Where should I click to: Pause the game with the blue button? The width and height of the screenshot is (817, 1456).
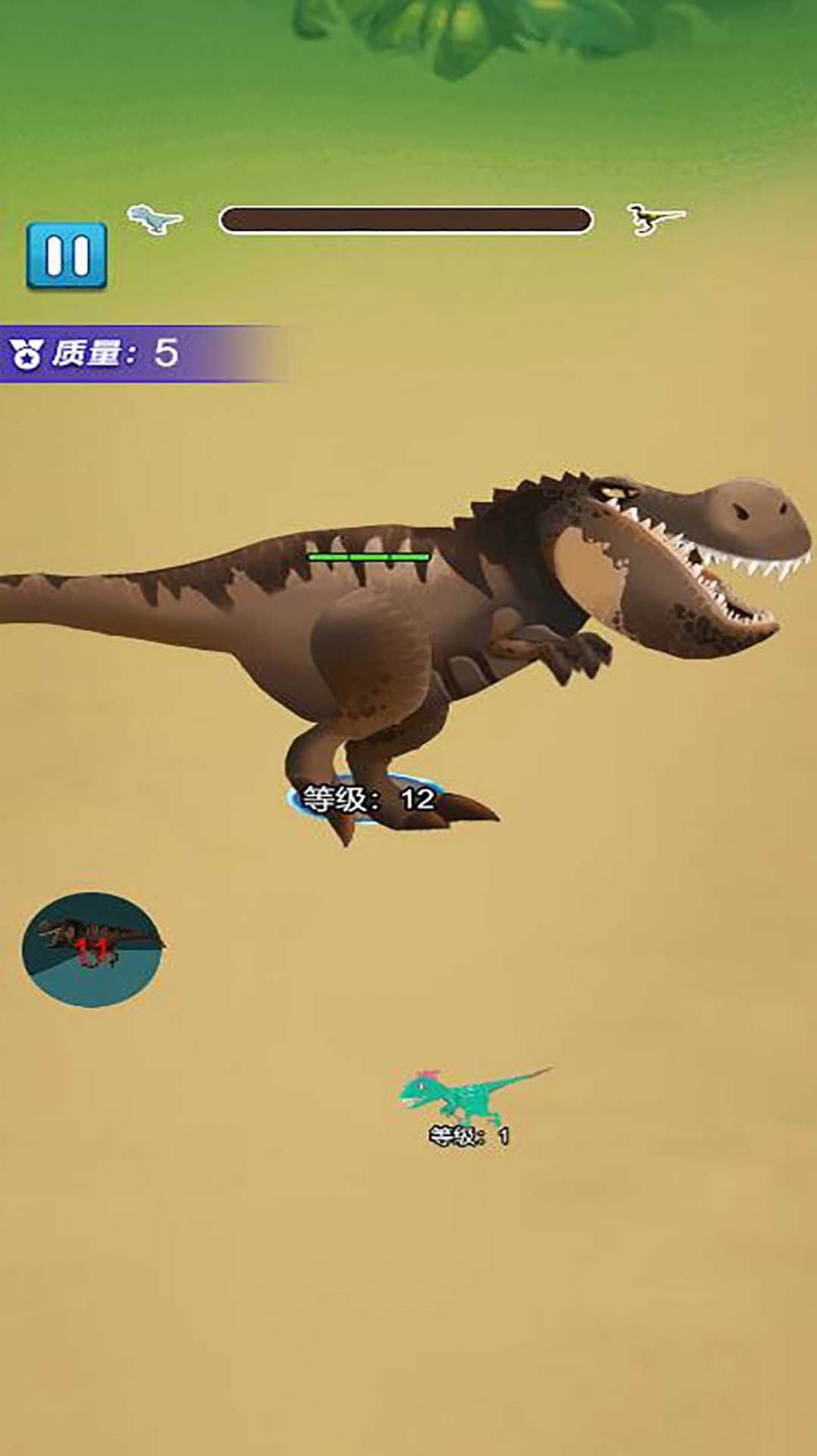(x=67, y=256)
